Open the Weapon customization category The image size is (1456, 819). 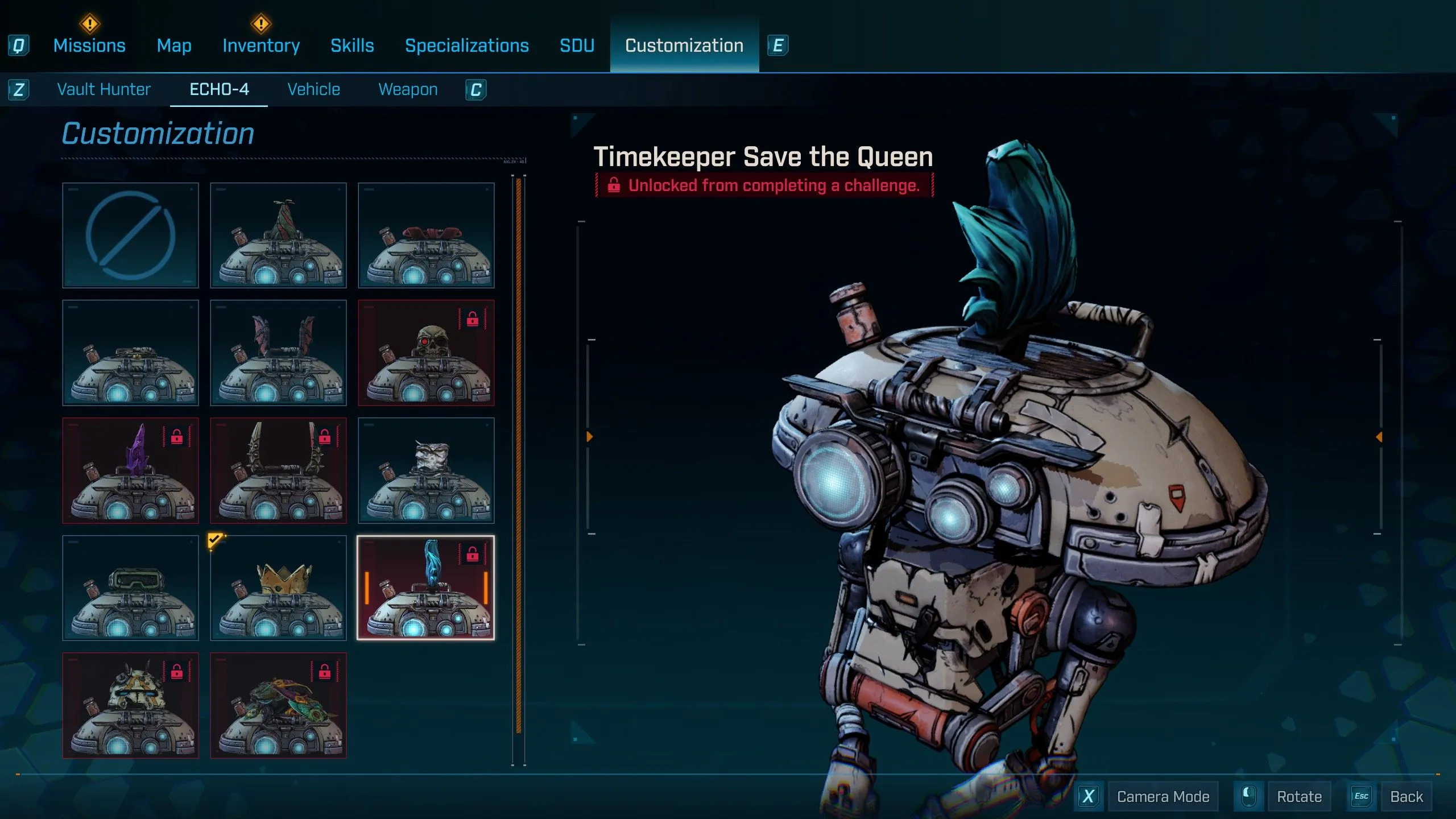point(408,89)
